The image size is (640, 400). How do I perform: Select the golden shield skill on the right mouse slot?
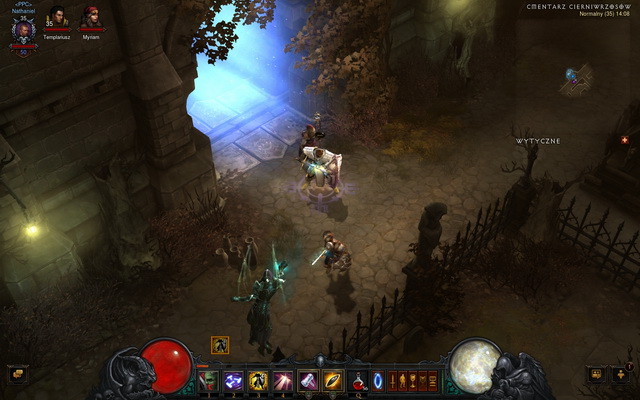333,380
